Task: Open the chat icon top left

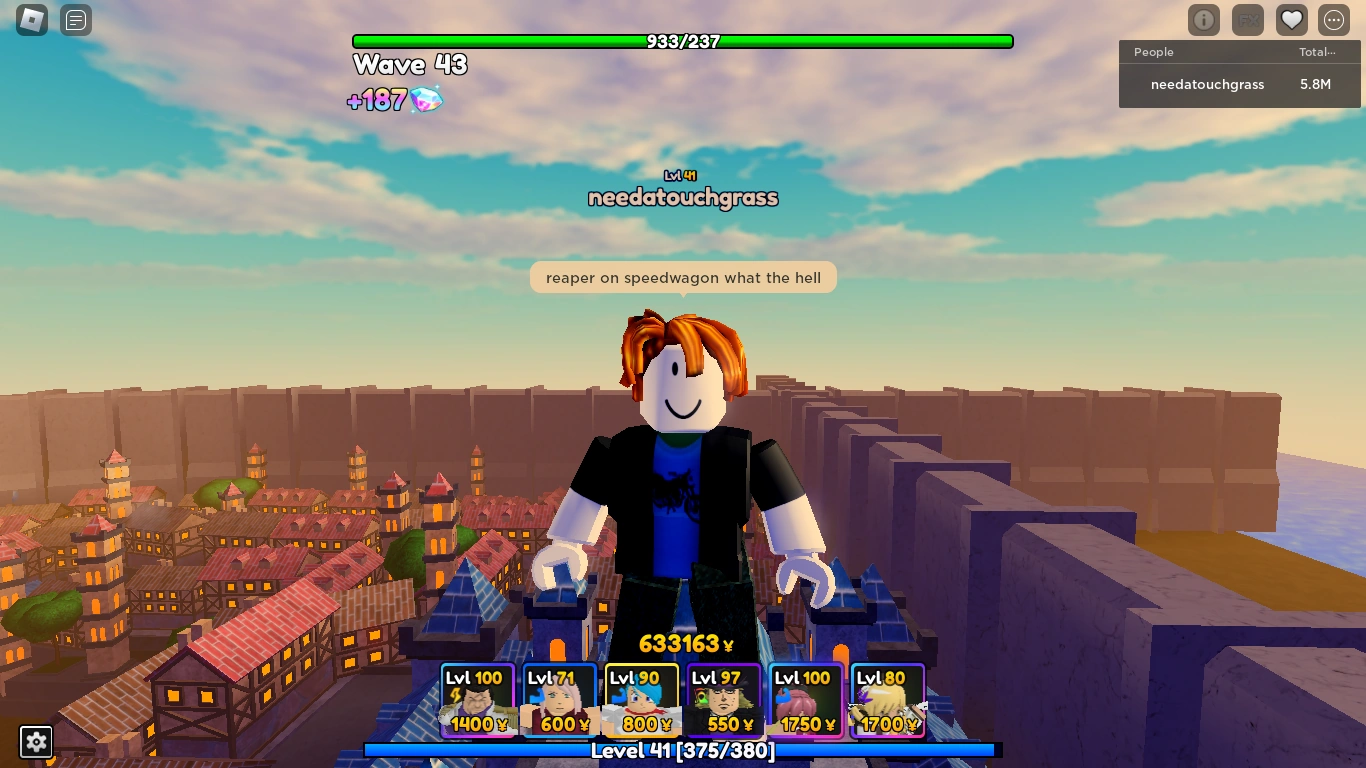Action: pyautogui.click(x=75, y=20)
